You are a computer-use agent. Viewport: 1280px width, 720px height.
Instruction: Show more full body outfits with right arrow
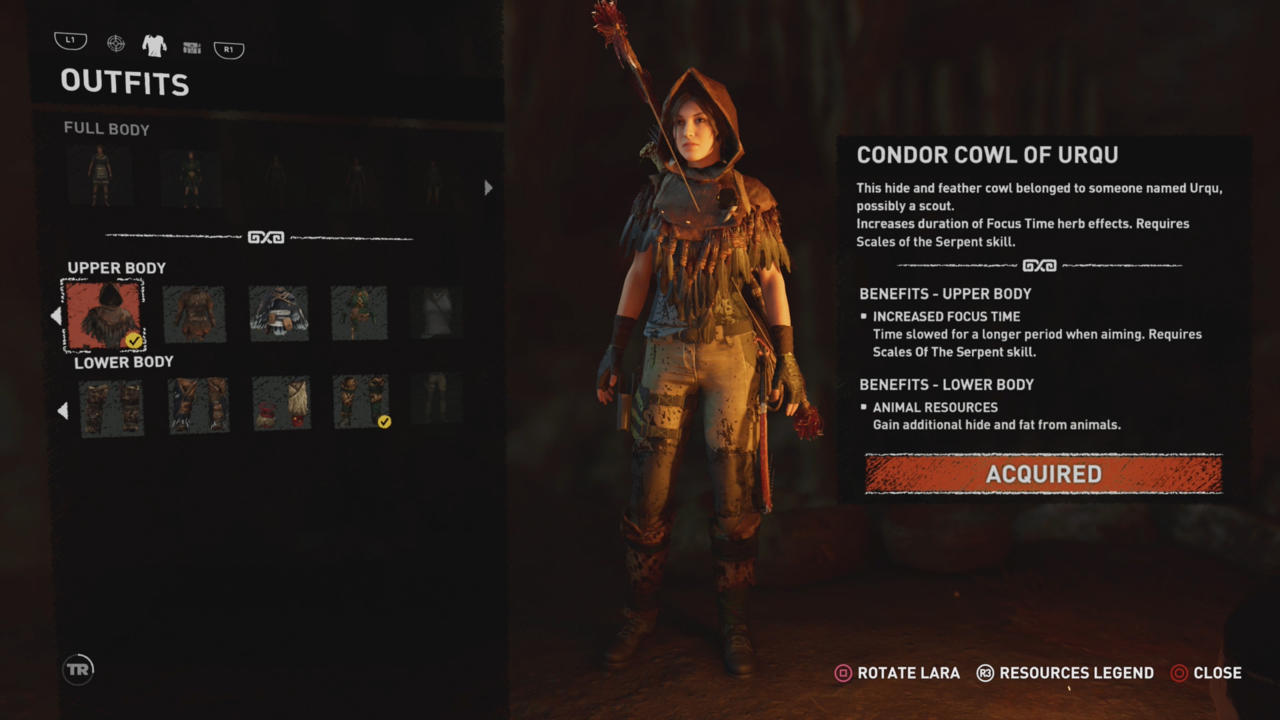pos(488,187)
